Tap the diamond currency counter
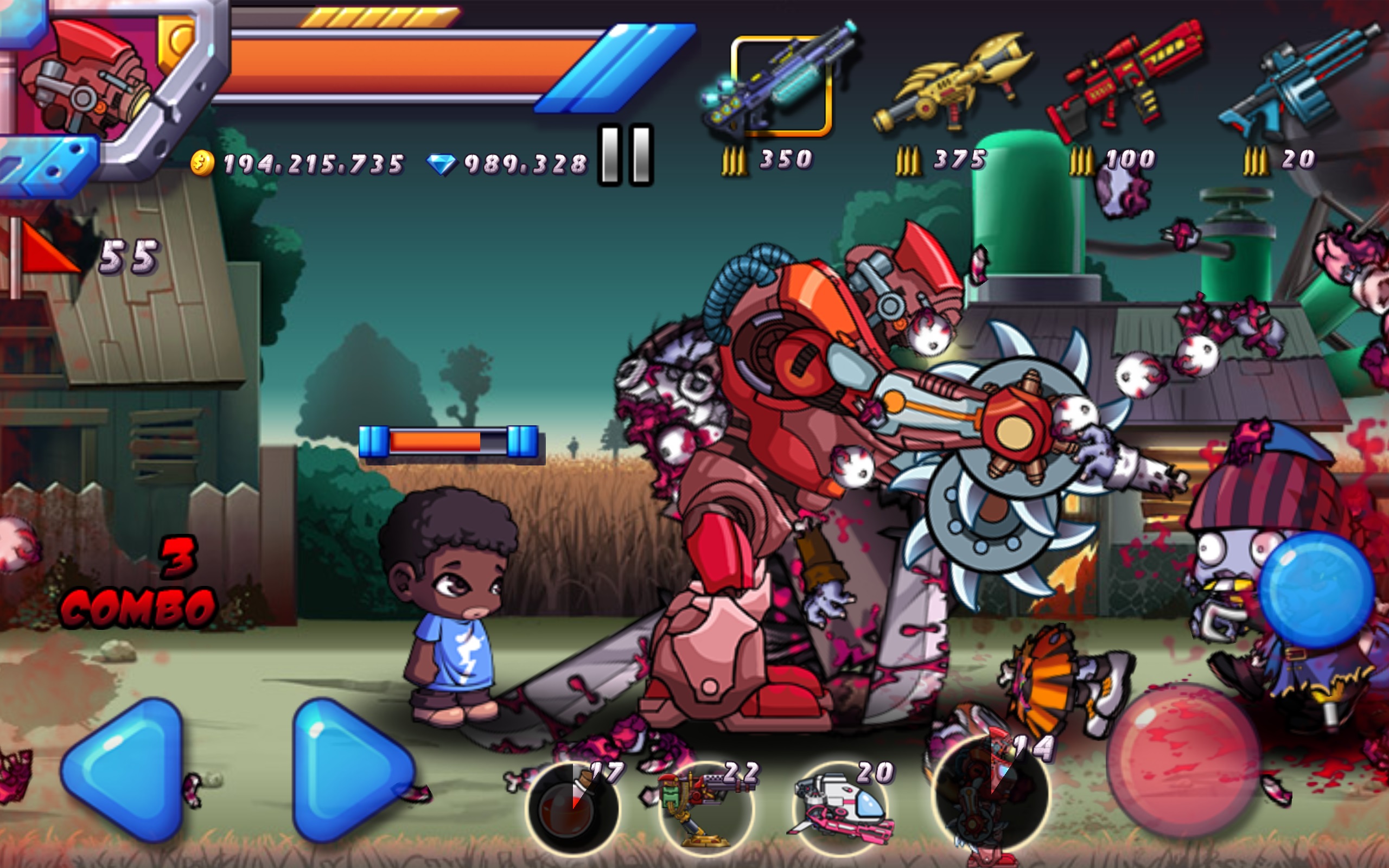Image resolution: width=1389 pixels, height=868 pixels. (517, 164)
